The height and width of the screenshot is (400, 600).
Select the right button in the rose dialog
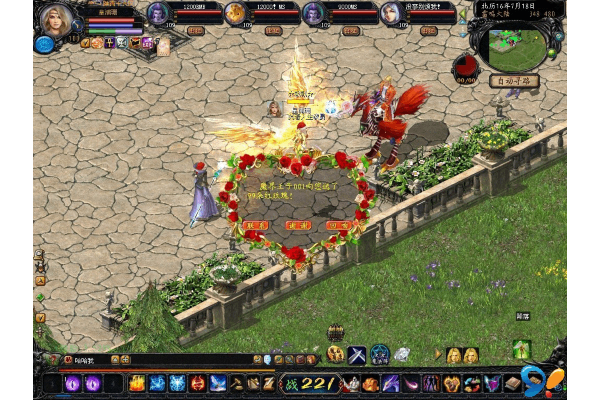(338, 226)
